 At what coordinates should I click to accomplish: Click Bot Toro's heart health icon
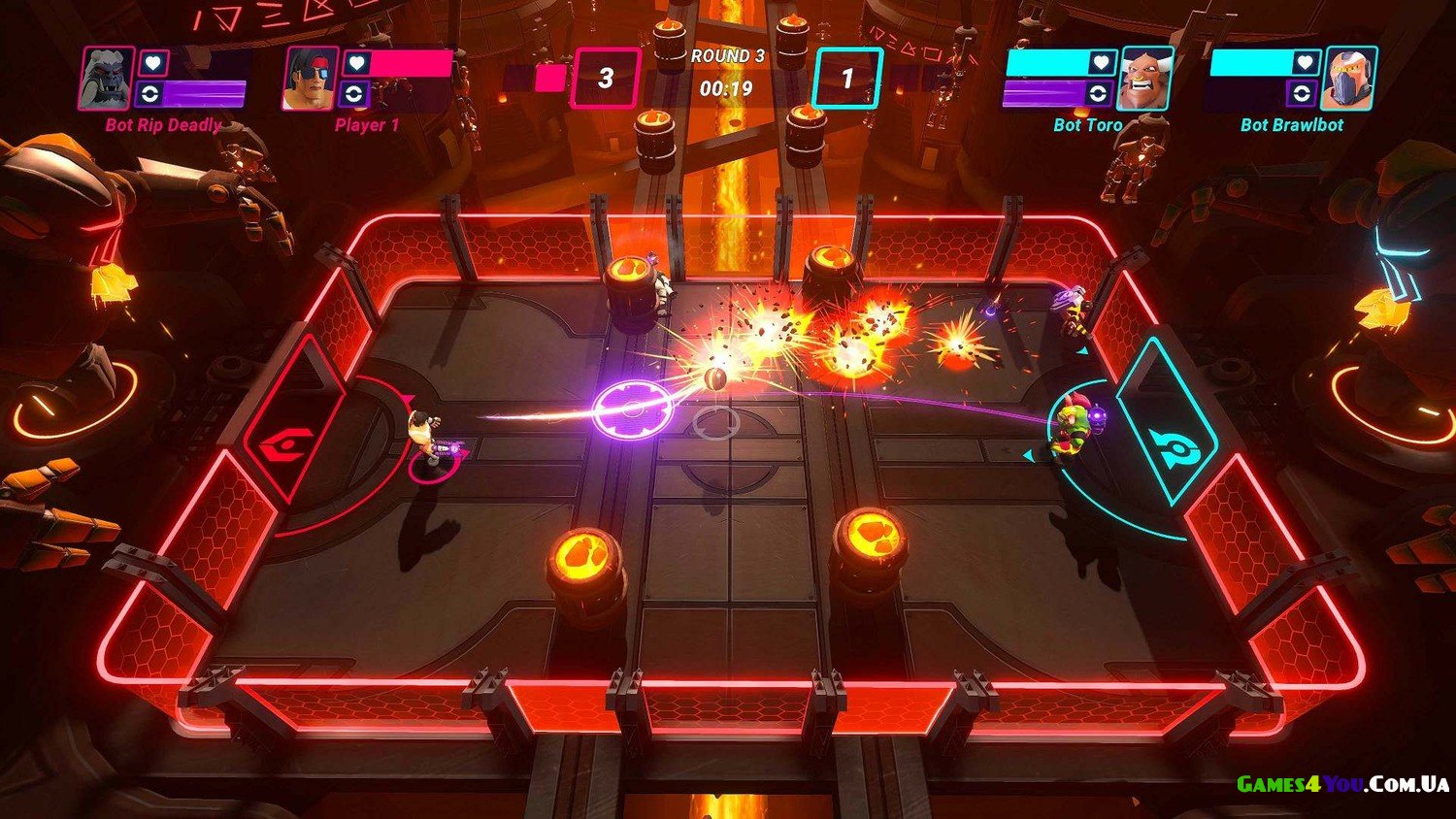1101,63
